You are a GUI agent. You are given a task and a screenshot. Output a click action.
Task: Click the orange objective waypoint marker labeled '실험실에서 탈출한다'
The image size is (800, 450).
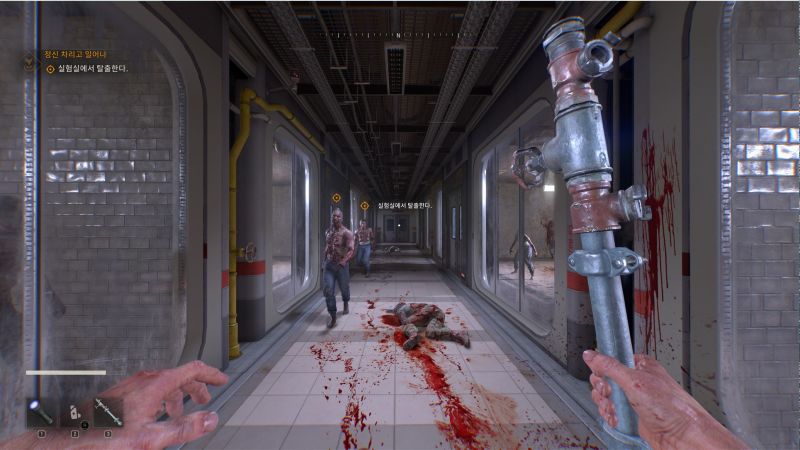pyautogui.click(x=365, y=205)
